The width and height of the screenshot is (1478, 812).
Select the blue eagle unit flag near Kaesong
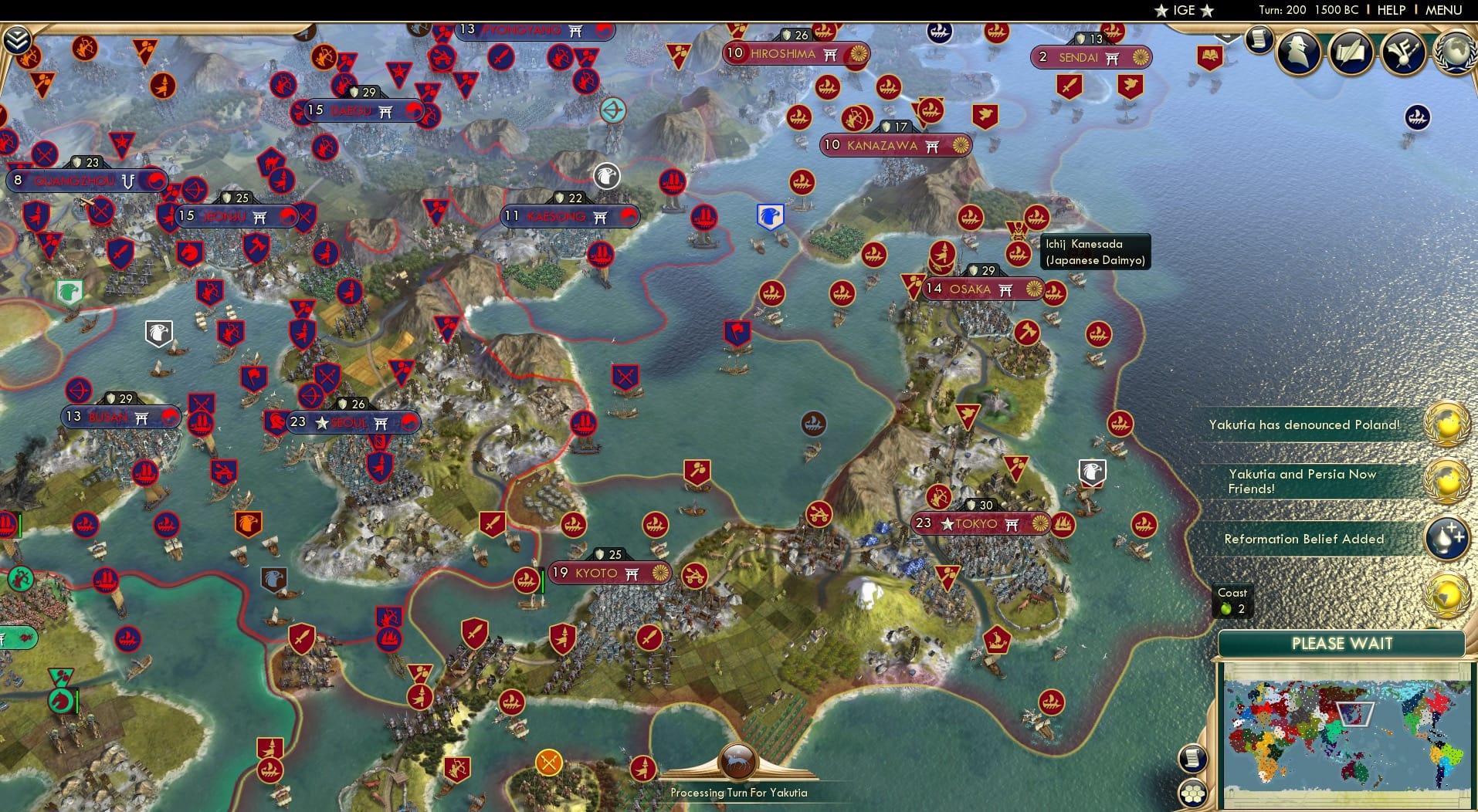(x=769, y=217)
